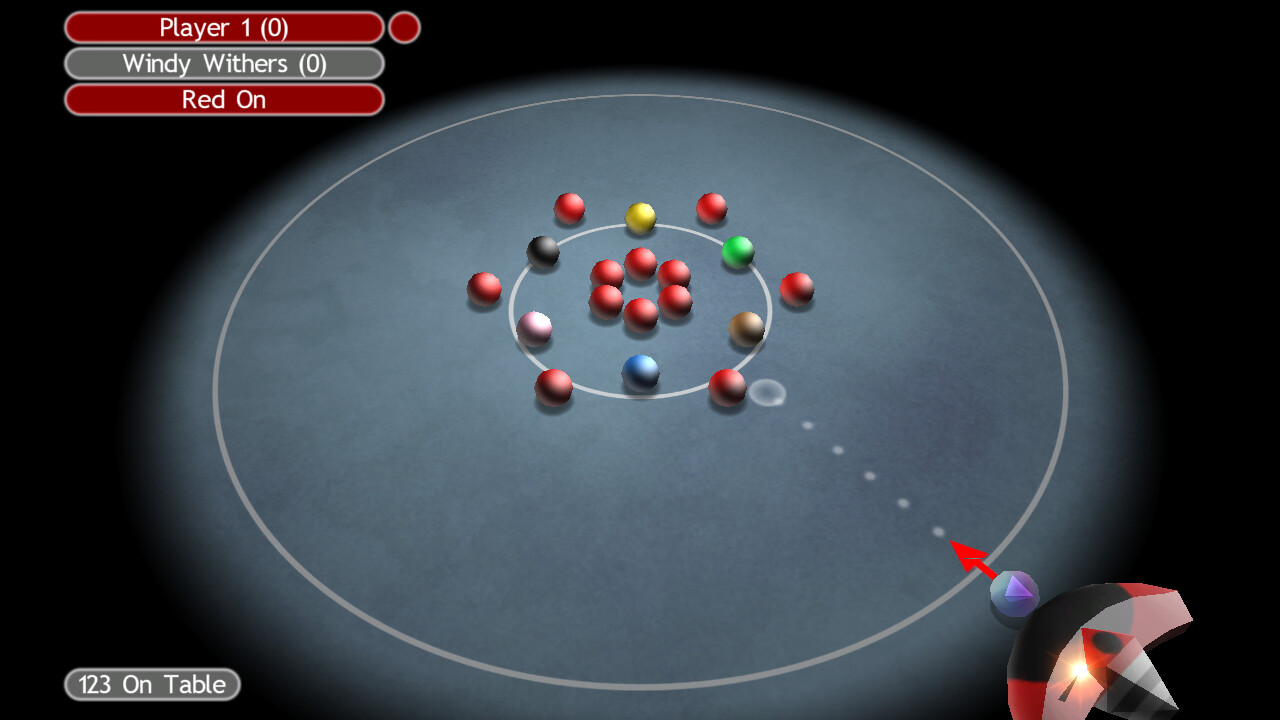Viewport: 1280px width, 720px height.
Task: Select the red ball at the bottom edge of the inner circle
Action: pos(554,387)
